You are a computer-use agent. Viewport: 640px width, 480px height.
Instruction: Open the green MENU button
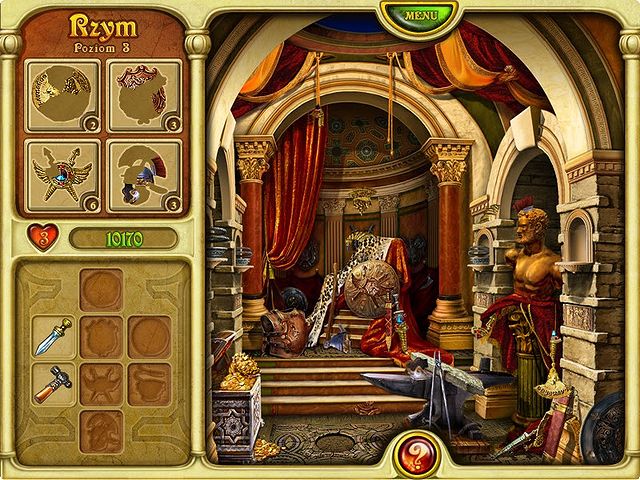pos(419,16)
